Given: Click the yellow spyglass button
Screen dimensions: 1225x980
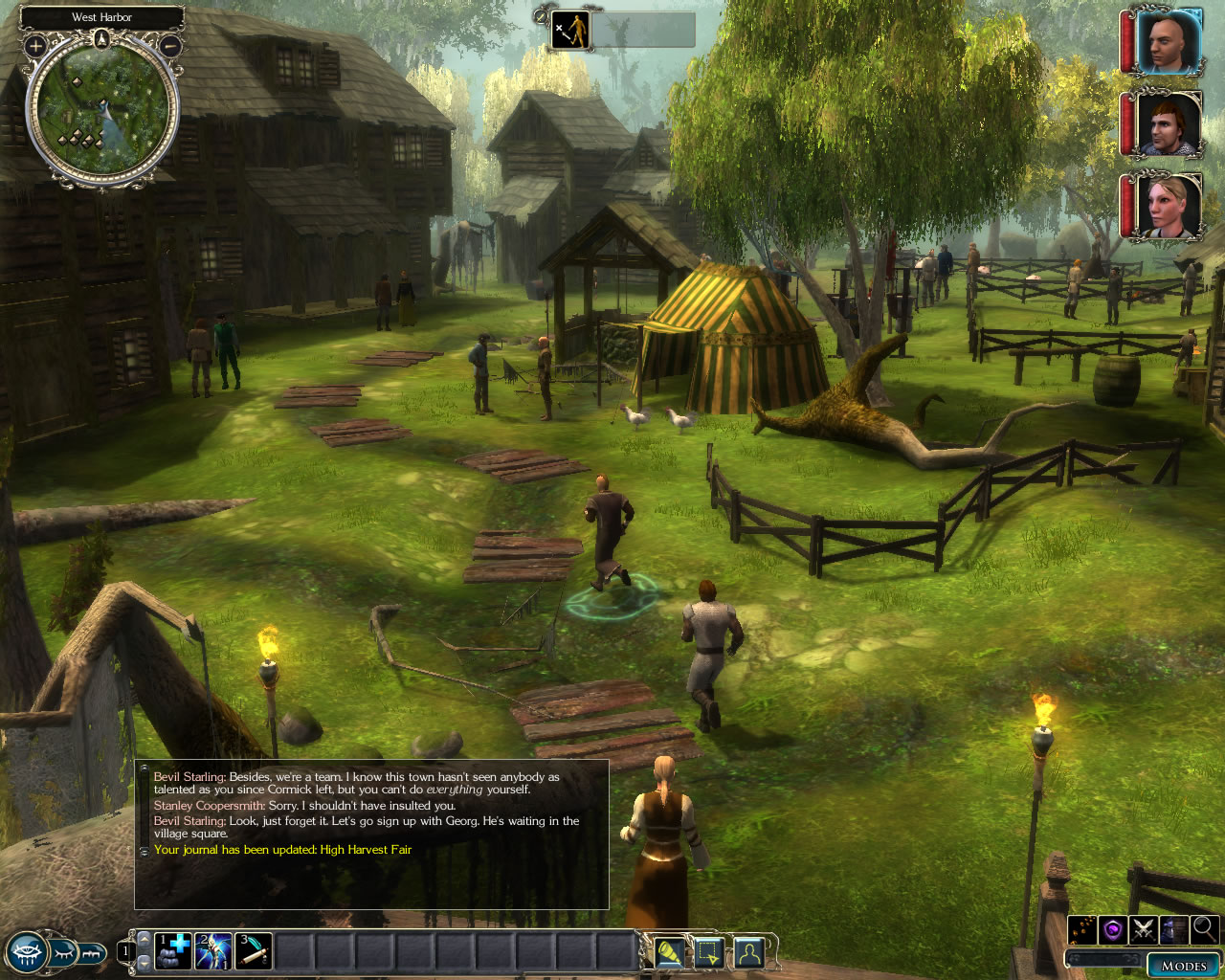Looking at the screenshot, I should pyautogui.click(x=669, y=953).
